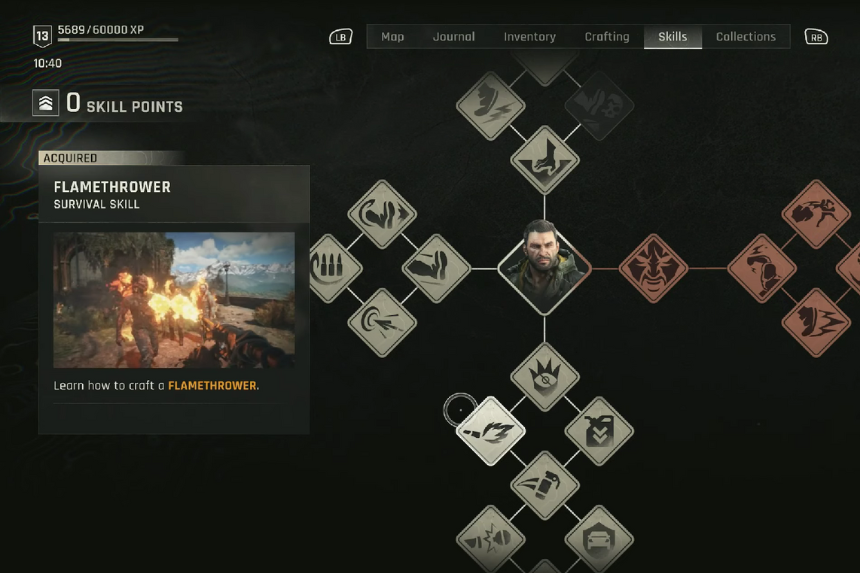
Task: Select the Skills tab
Action: pyautogui.click(x=672, y=37)
